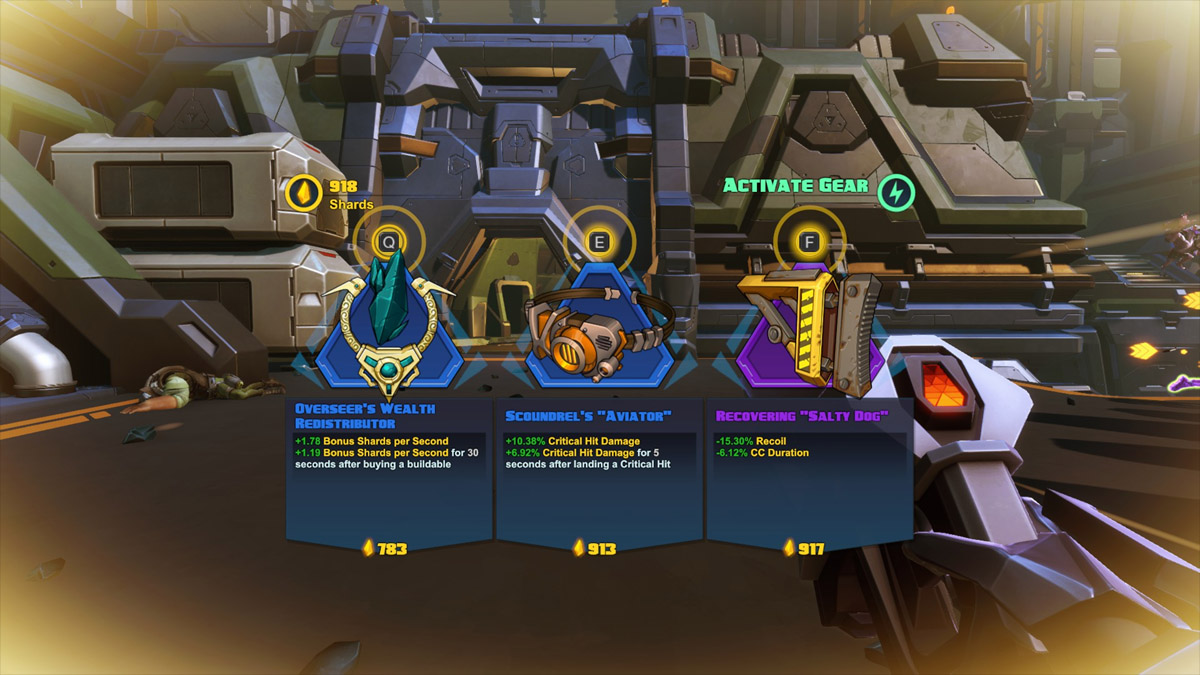1200x675 pixels.
Task: Pick the Recovering "Salty Dog" stats card
Action: pyautogui.click(x=809, y=470)
